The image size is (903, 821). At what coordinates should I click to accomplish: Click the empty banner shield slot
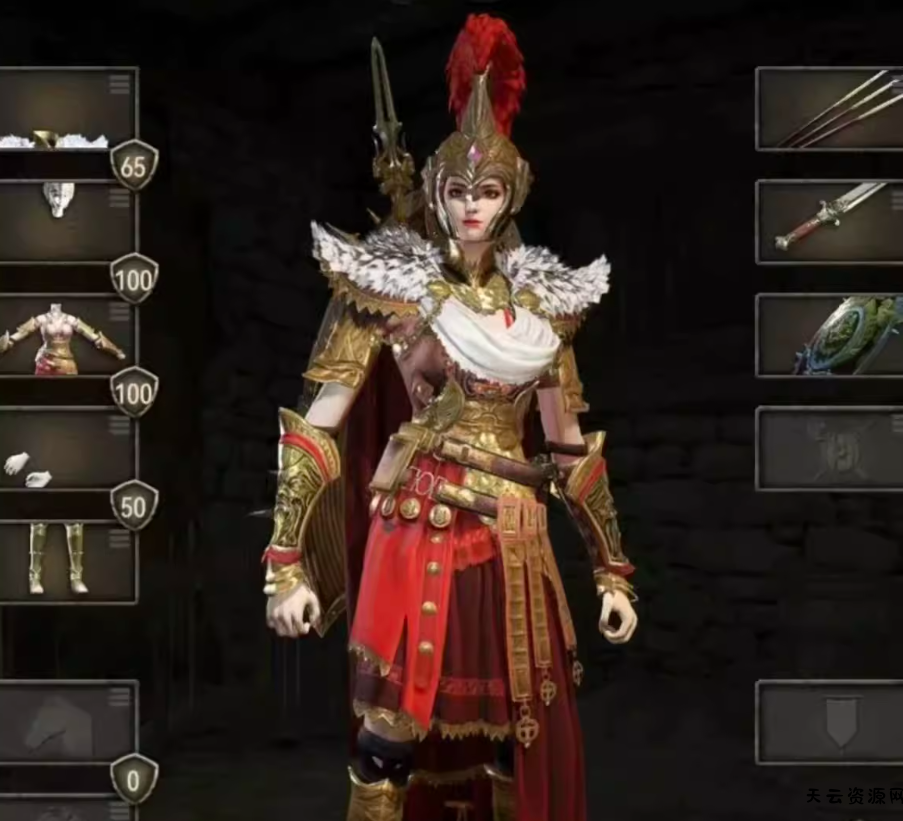pyautogui.click(x=829, y=722)
